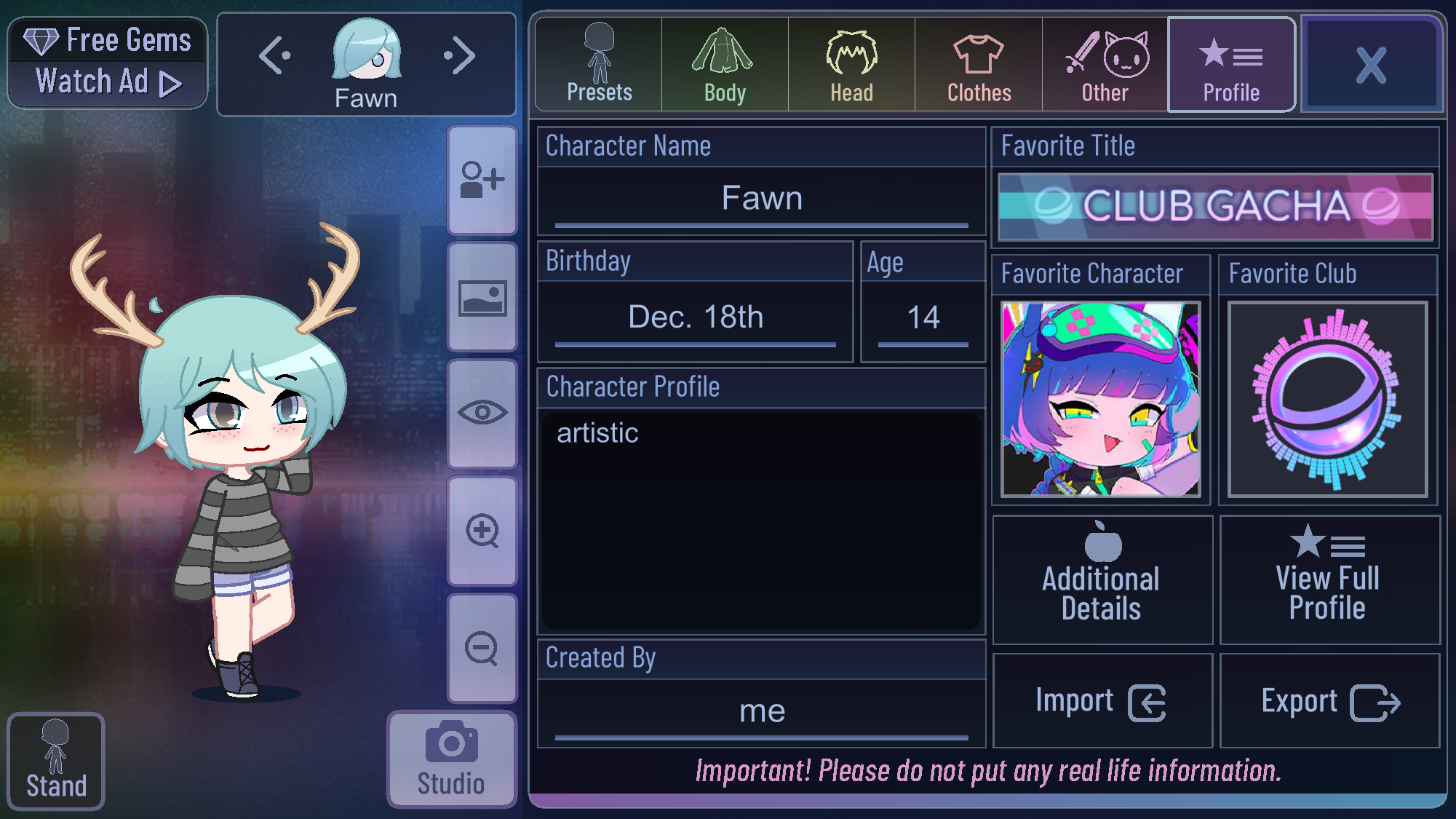Viewport: 1456px width, 819px height.
Task: Edit the Age field
Action: coord(923,317)
